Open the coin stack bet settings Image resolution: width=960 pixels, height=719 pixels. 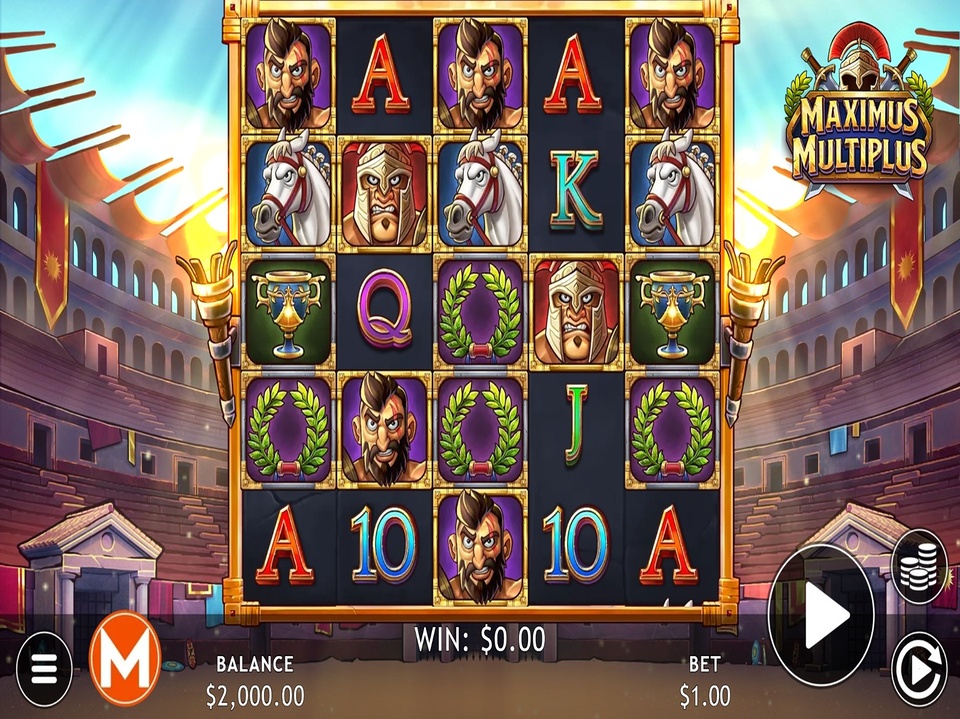918,567
